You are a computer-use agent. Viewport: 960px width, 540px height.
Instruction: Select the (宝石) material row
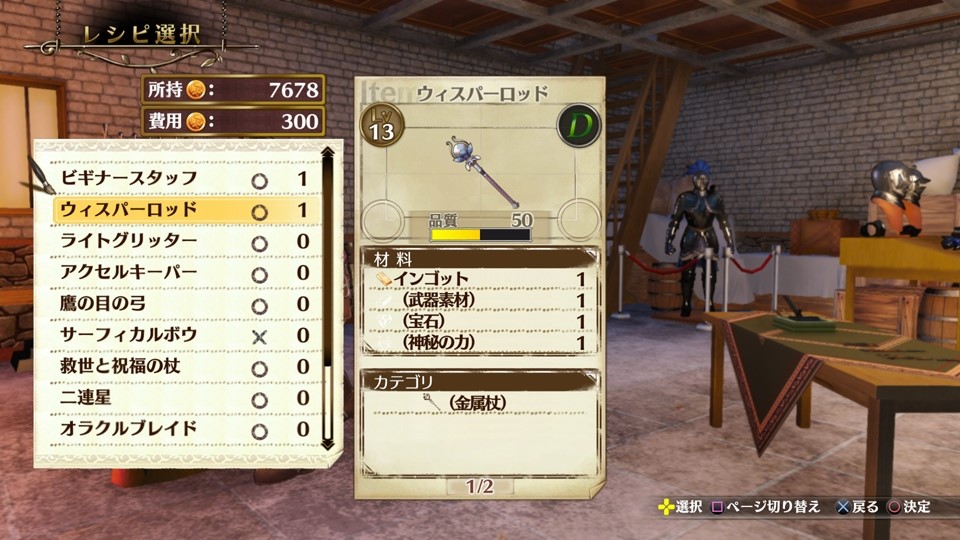(x=480, y=321)
